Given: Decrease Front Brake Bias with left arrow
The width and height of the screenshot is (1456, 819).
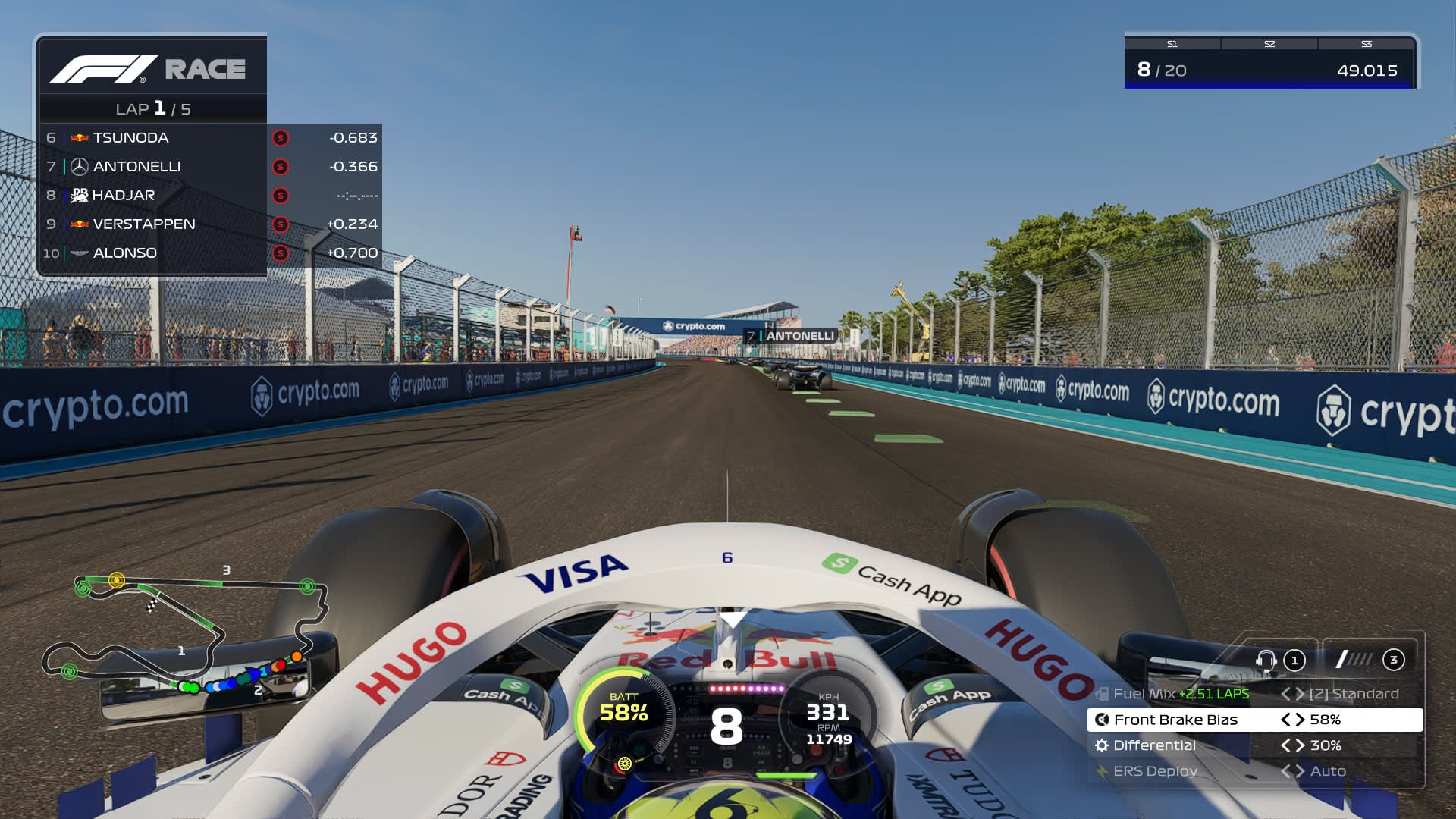Looking at the screenshot, I should point(1285,720).
